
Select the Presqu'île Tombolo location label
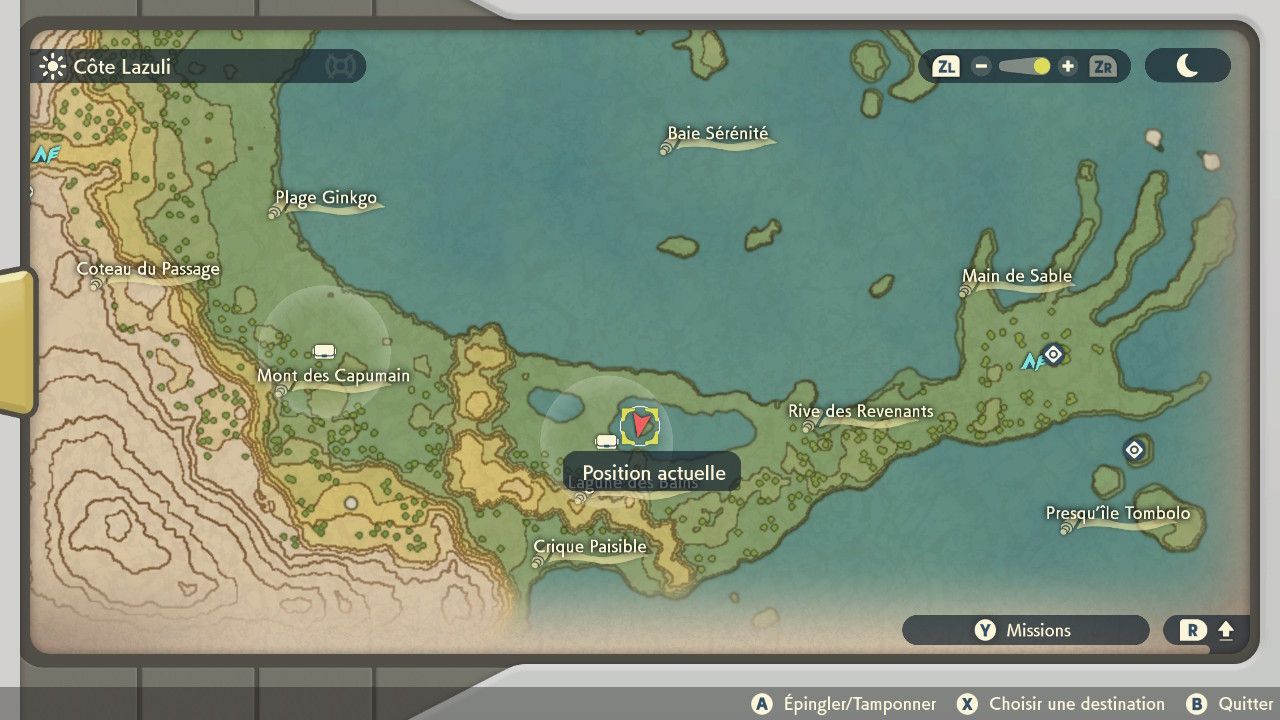[1117, 514]
